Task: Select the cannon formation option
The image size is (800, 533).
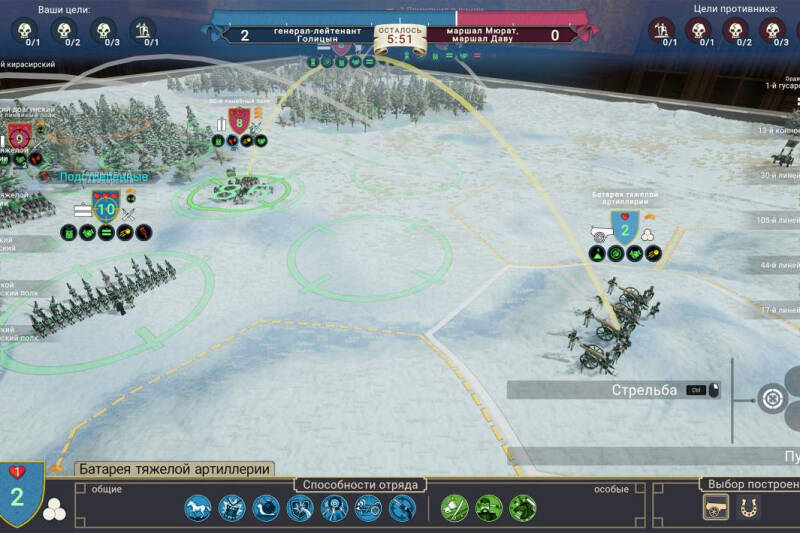Action: (716, 509)
